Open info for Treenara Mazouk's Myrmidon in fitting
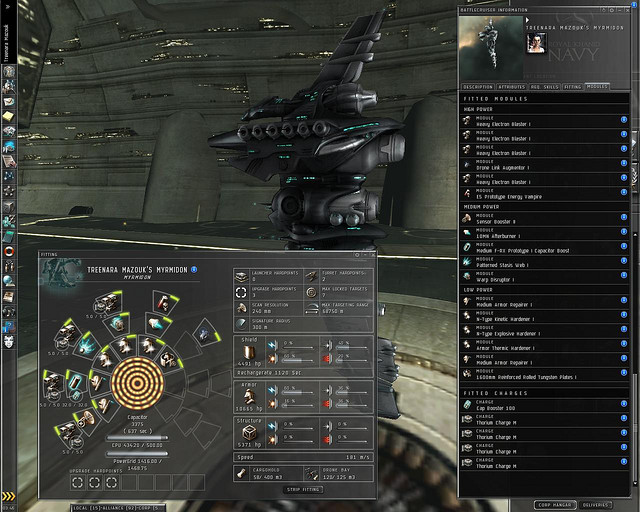The image size is (640, 512). click(x=194, y=269)
